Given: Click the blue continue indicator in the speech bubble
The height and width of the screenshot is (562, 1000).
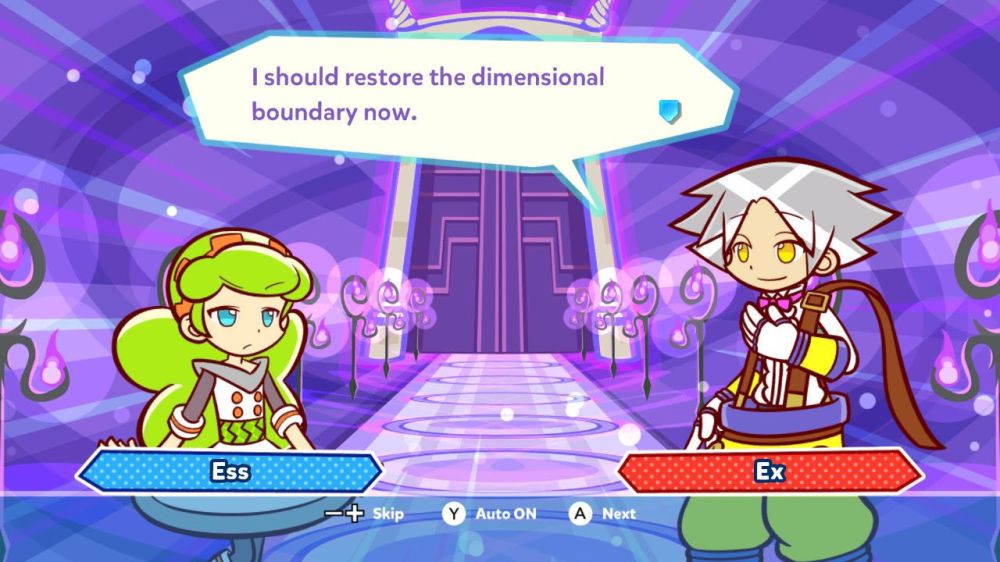Looking at the screenshot, I should pos(669,110).
